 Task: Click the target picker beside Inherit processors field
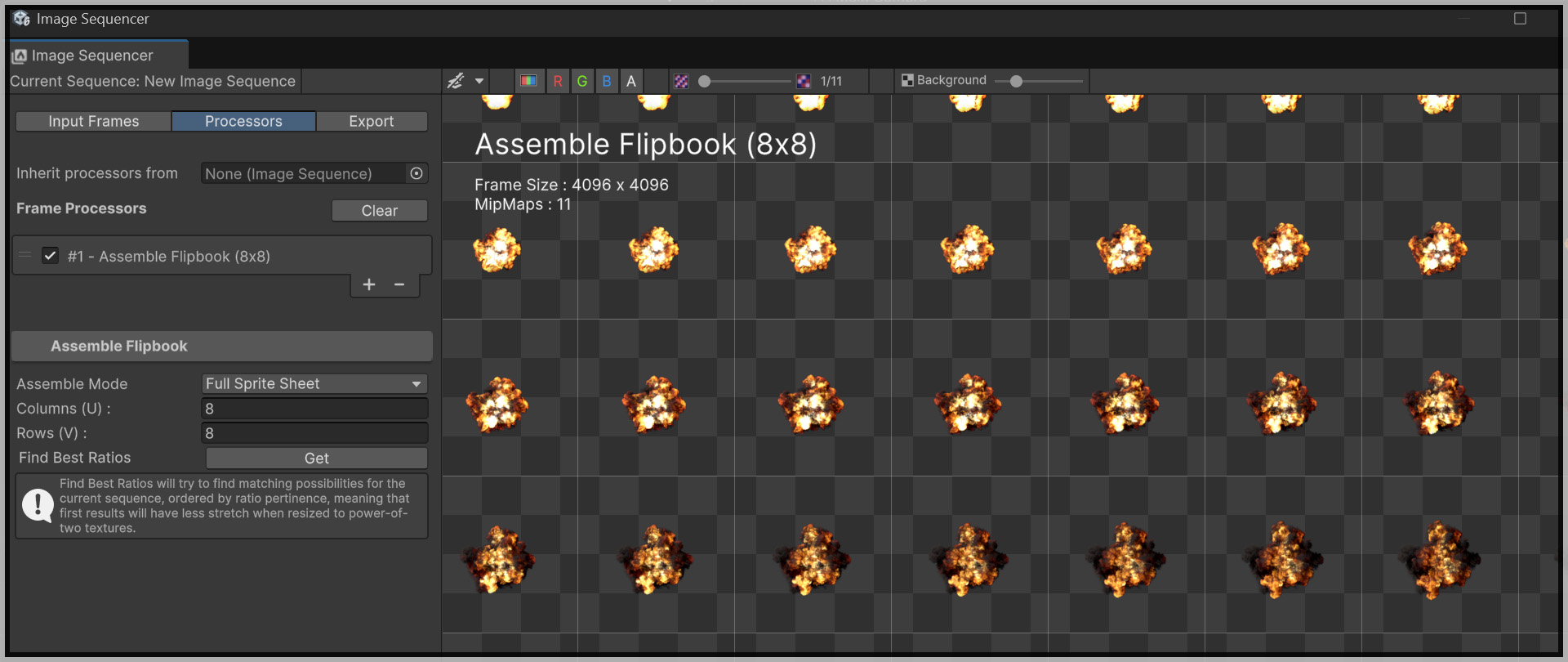pyautogui.click(x=416, y=173)
